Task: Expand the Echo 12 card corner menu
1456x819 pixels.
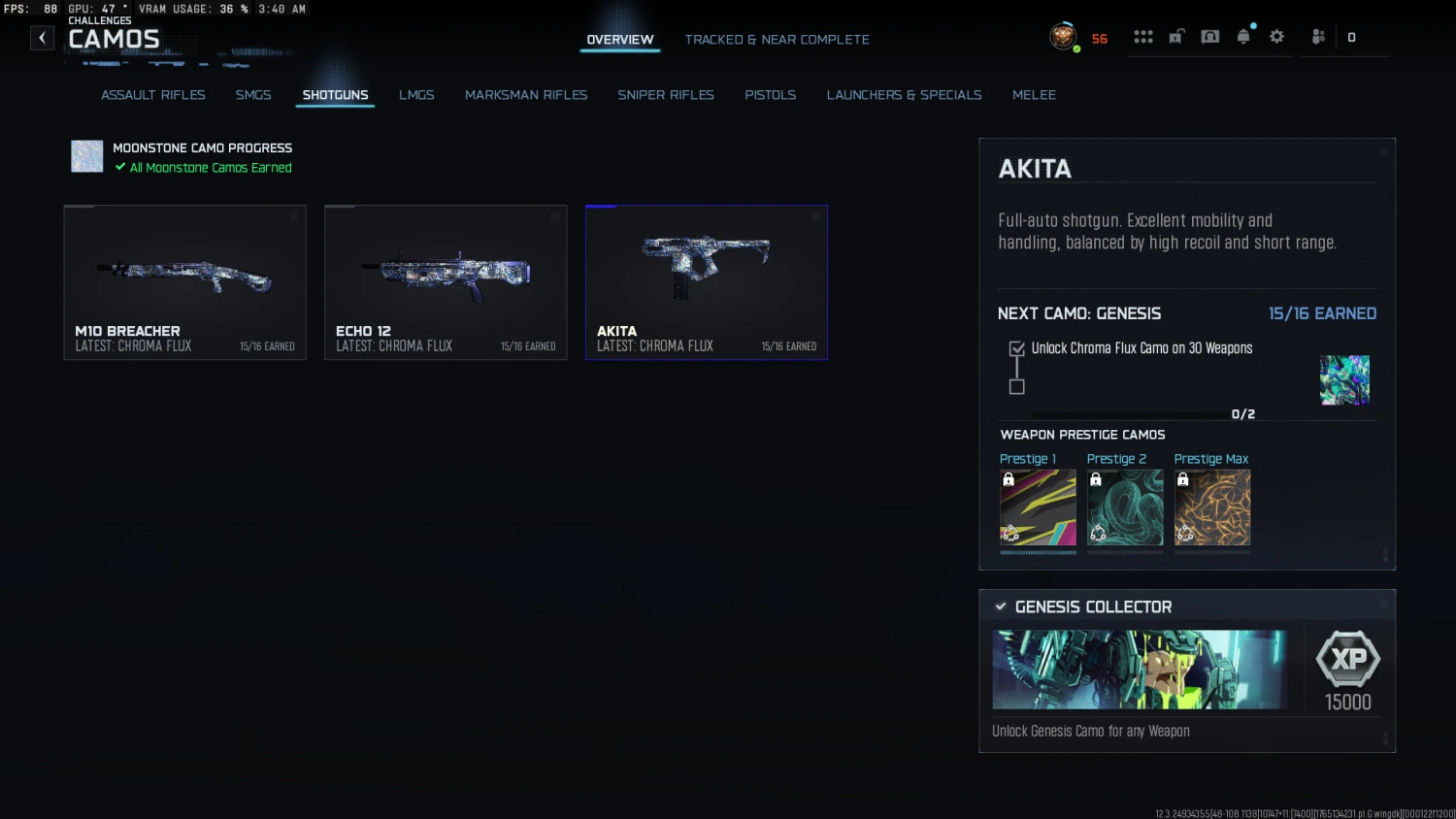Action: point(553,218)
